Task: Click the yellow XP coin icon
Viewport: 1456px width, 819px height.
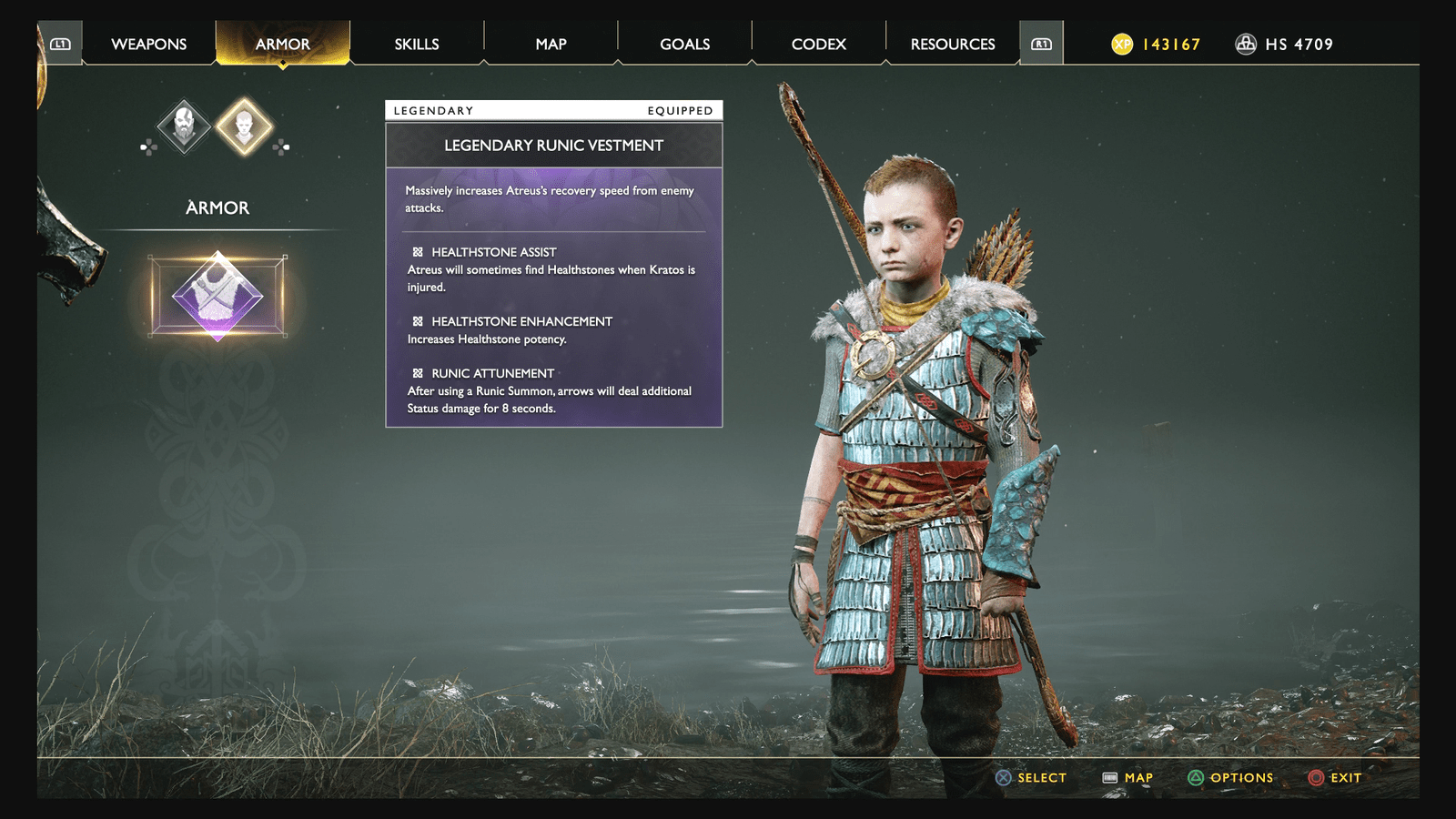Action: coord(1124,42)
